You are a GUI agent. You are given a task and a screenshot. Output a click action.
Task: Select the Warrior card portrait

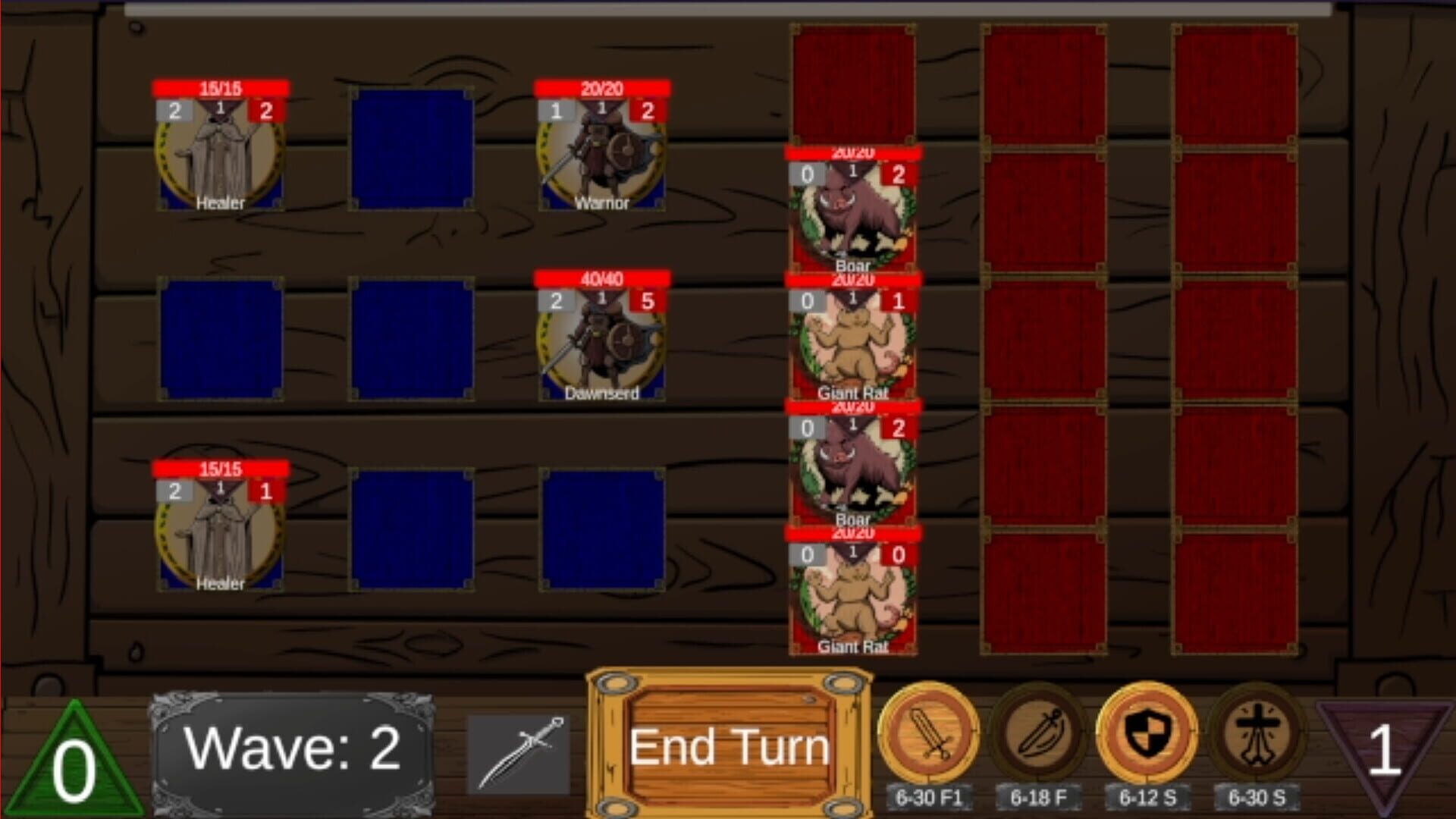pos(603,159)
